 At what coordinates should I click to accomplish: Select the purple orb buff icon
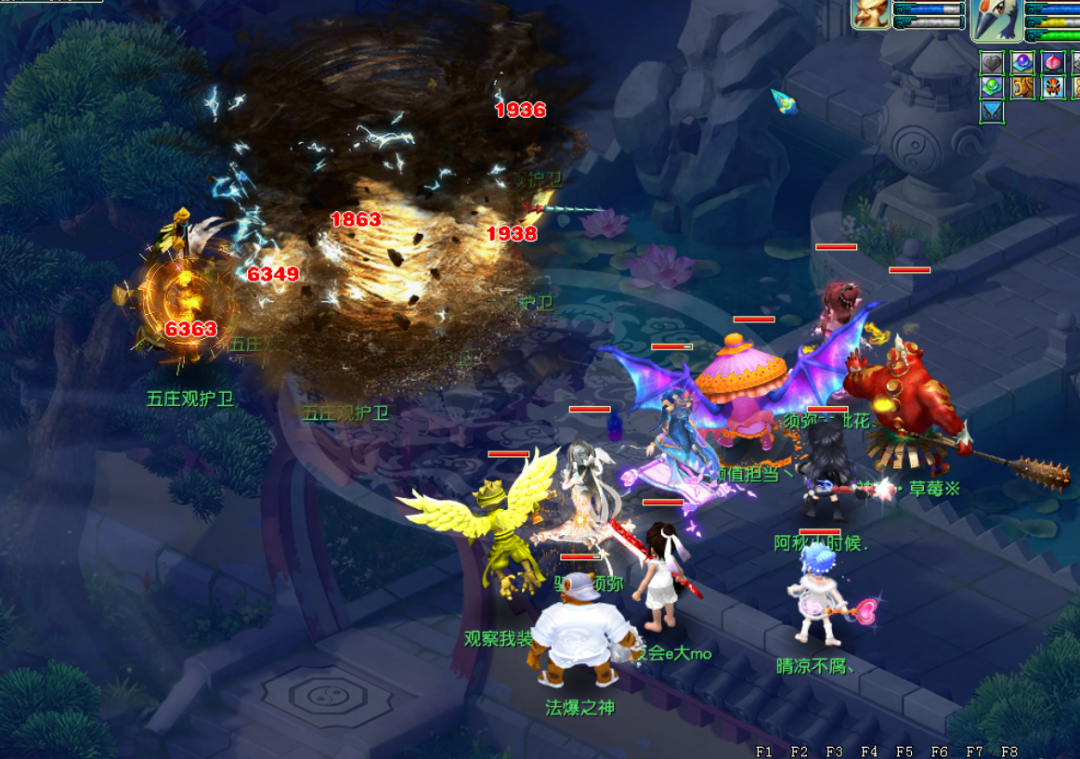coord(1021,62)
